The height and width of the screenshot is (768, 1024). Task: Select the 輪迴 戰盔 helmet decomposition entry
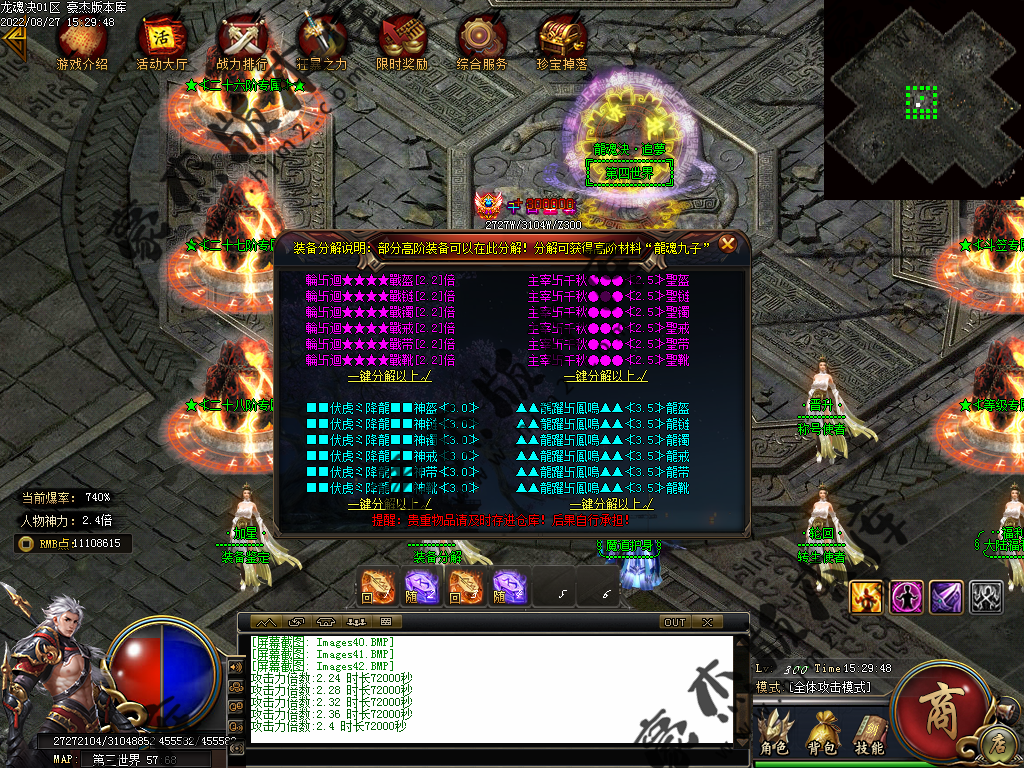click(x=380, y=281)
